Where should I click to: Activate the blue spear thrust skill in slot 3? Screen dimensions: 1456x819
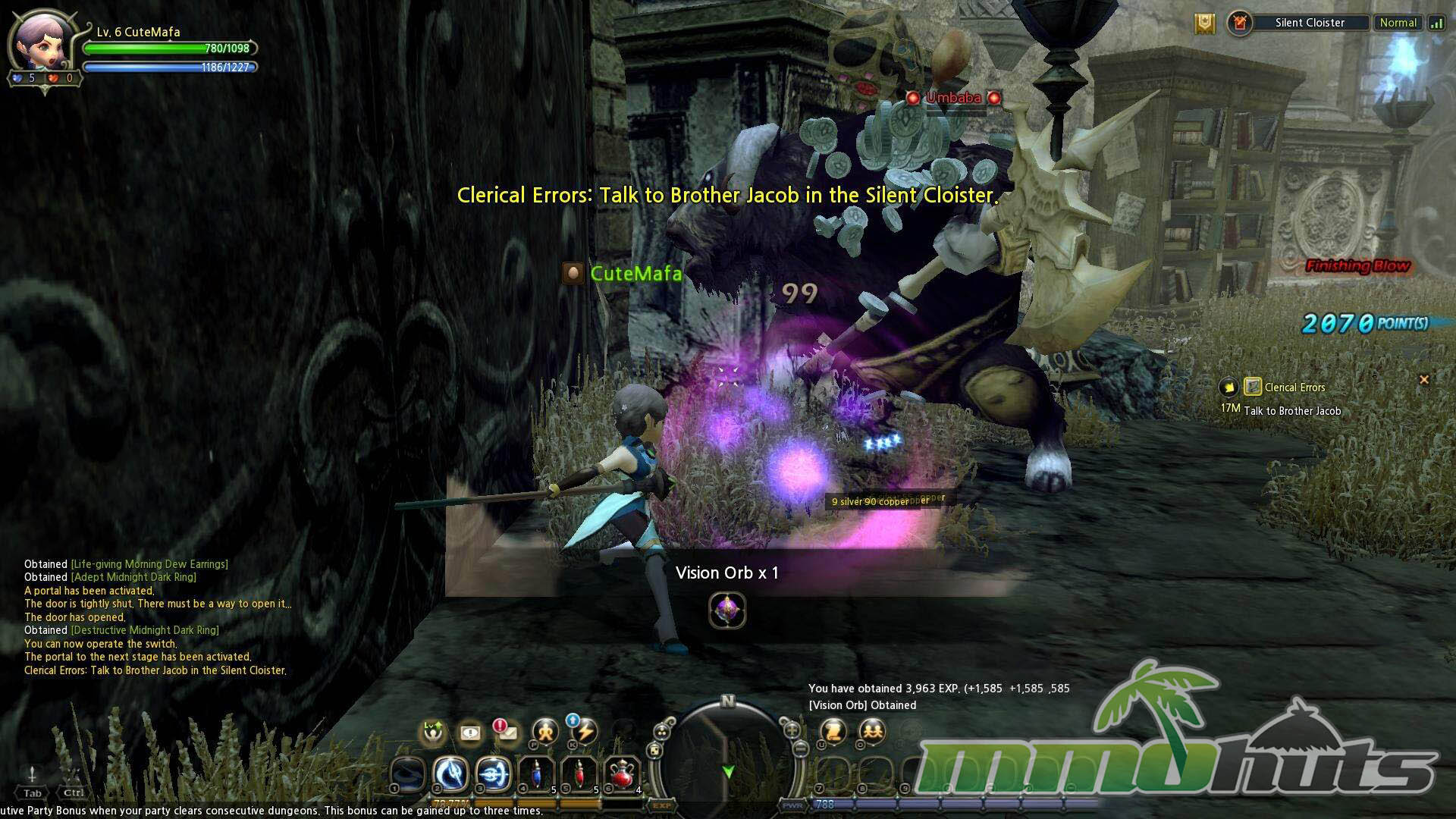pyautogui.click(x=494, y=774)
